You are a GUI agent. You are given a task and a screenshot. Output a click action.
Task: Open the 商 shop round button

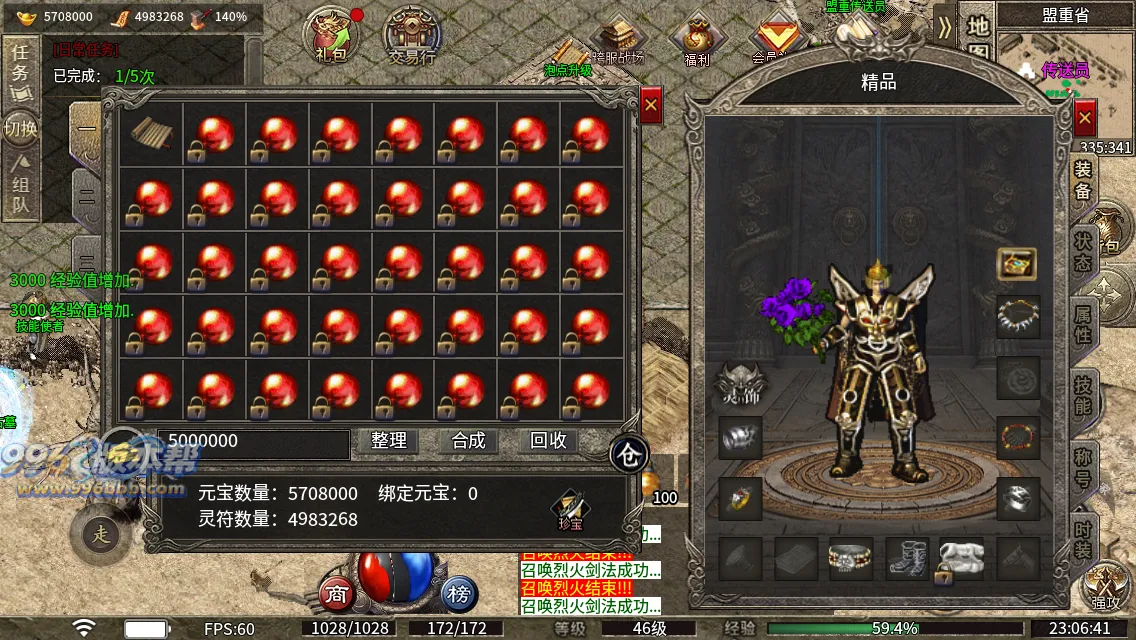coord(337,594)
